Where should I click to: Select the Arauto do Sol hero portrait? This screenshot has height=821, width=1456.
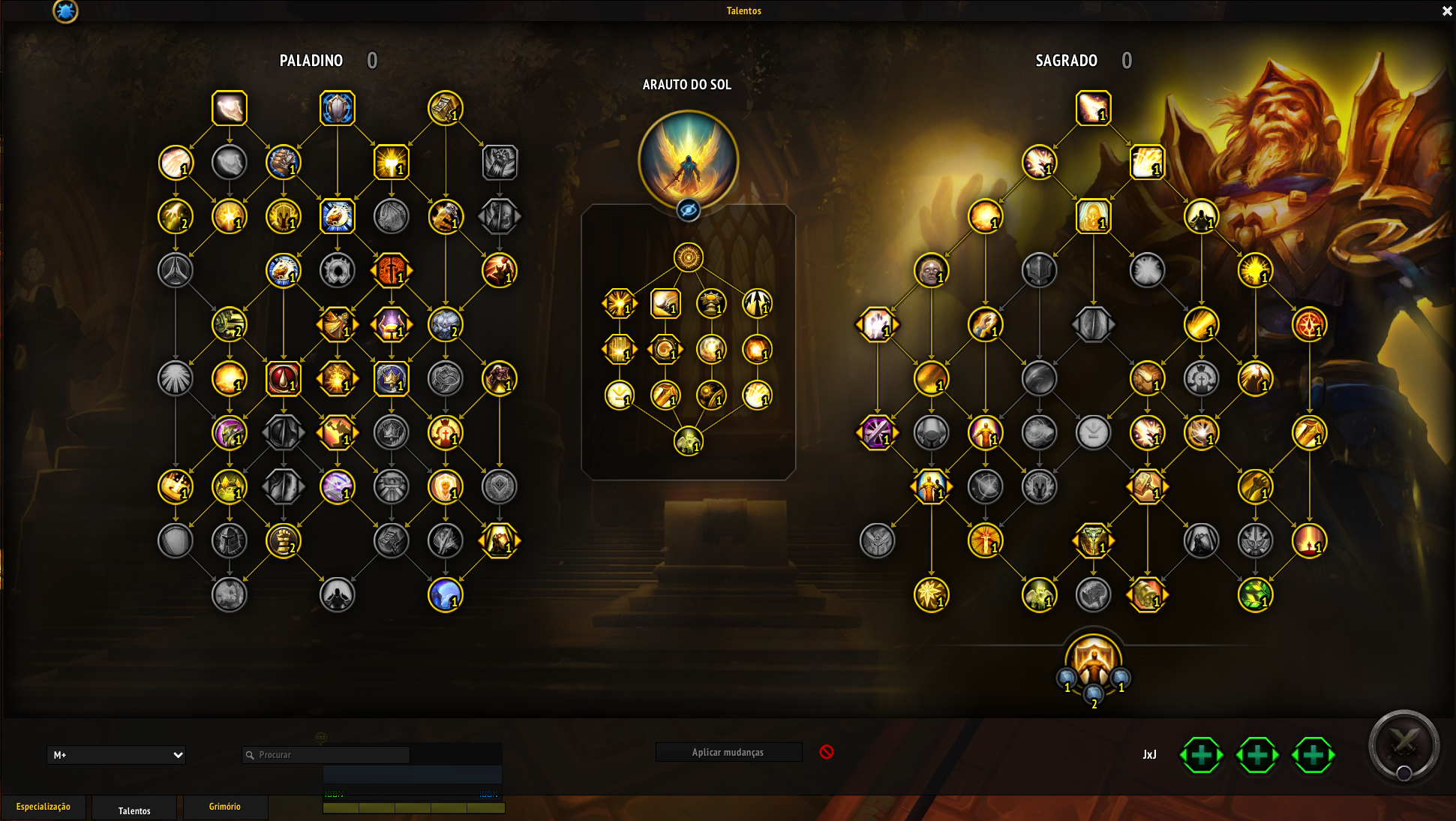(x=688, y=159)
